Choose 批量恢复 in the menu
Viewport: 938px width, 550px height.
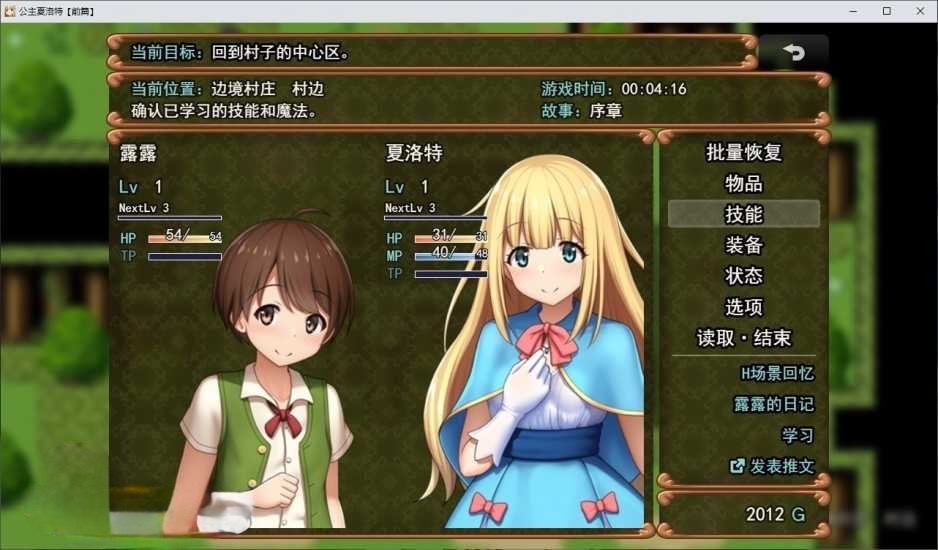click(743, 152)
